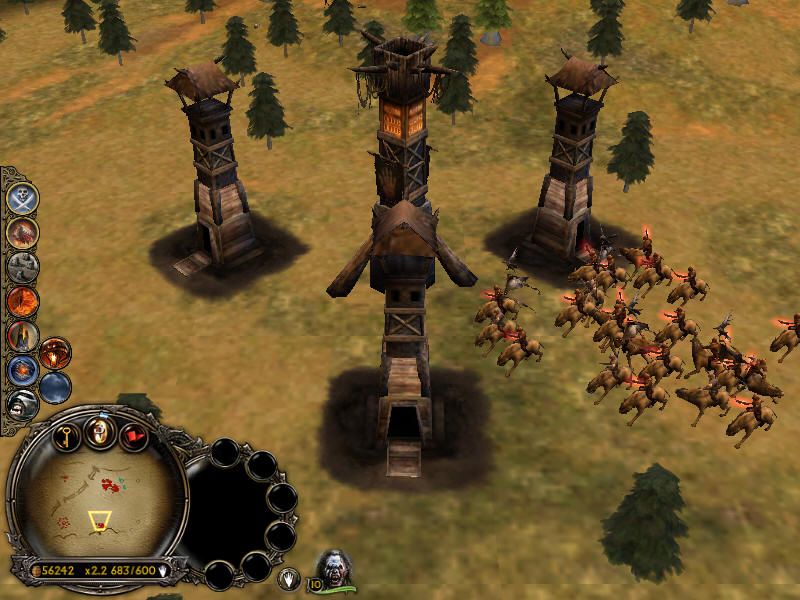Activate the Eye of Sauron power
The width and height of the screenshot is (800, 600).
pyautogui.click(x=22, y=301)
